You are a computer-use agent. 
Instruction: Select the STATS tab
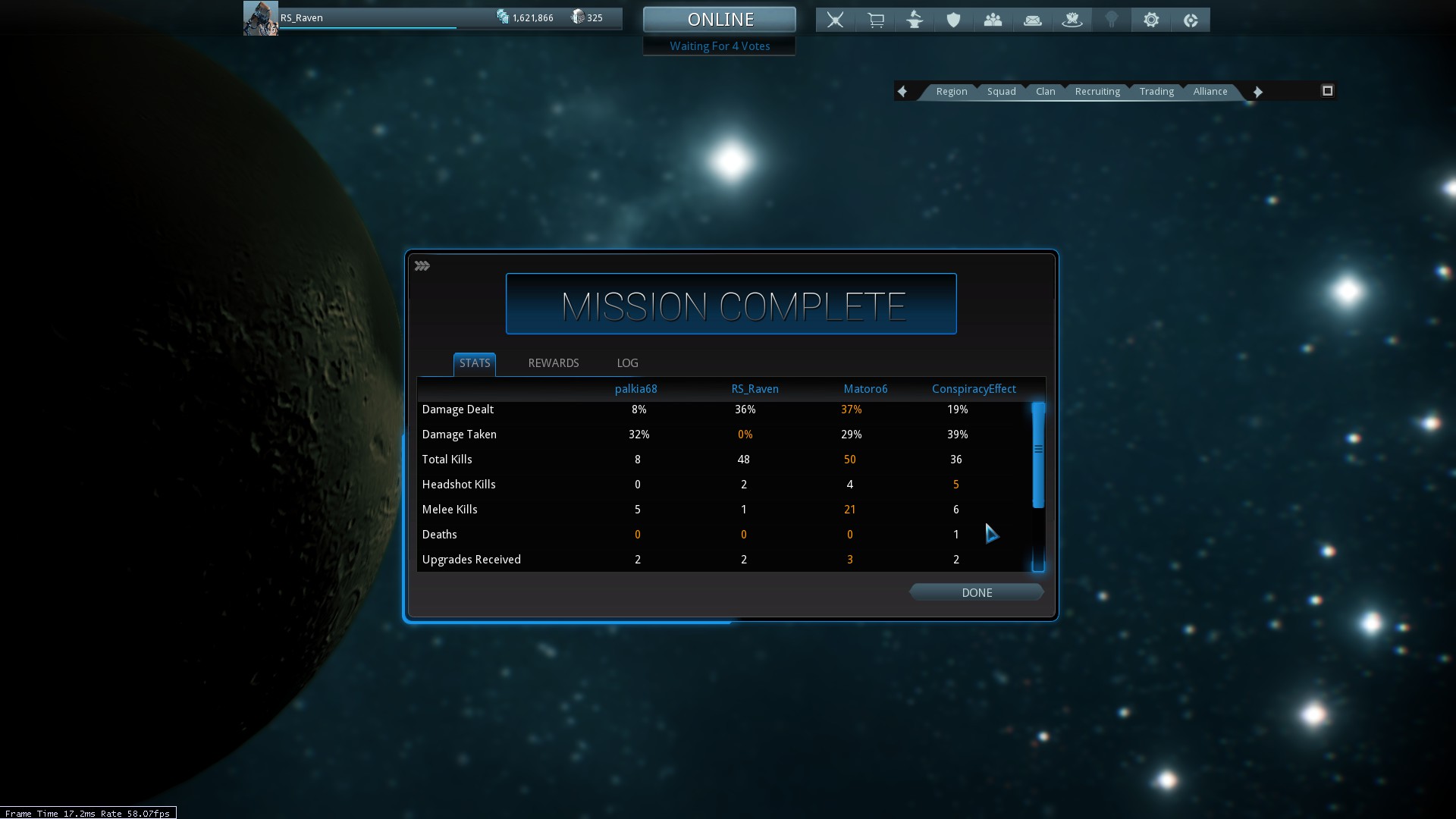(475, 363)
